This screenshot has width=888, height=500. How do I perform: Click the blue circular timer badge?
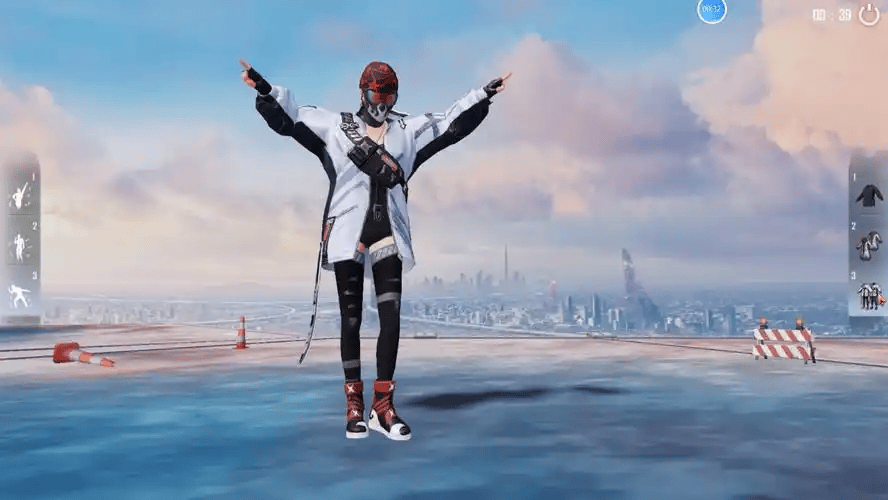pos(712,11)
